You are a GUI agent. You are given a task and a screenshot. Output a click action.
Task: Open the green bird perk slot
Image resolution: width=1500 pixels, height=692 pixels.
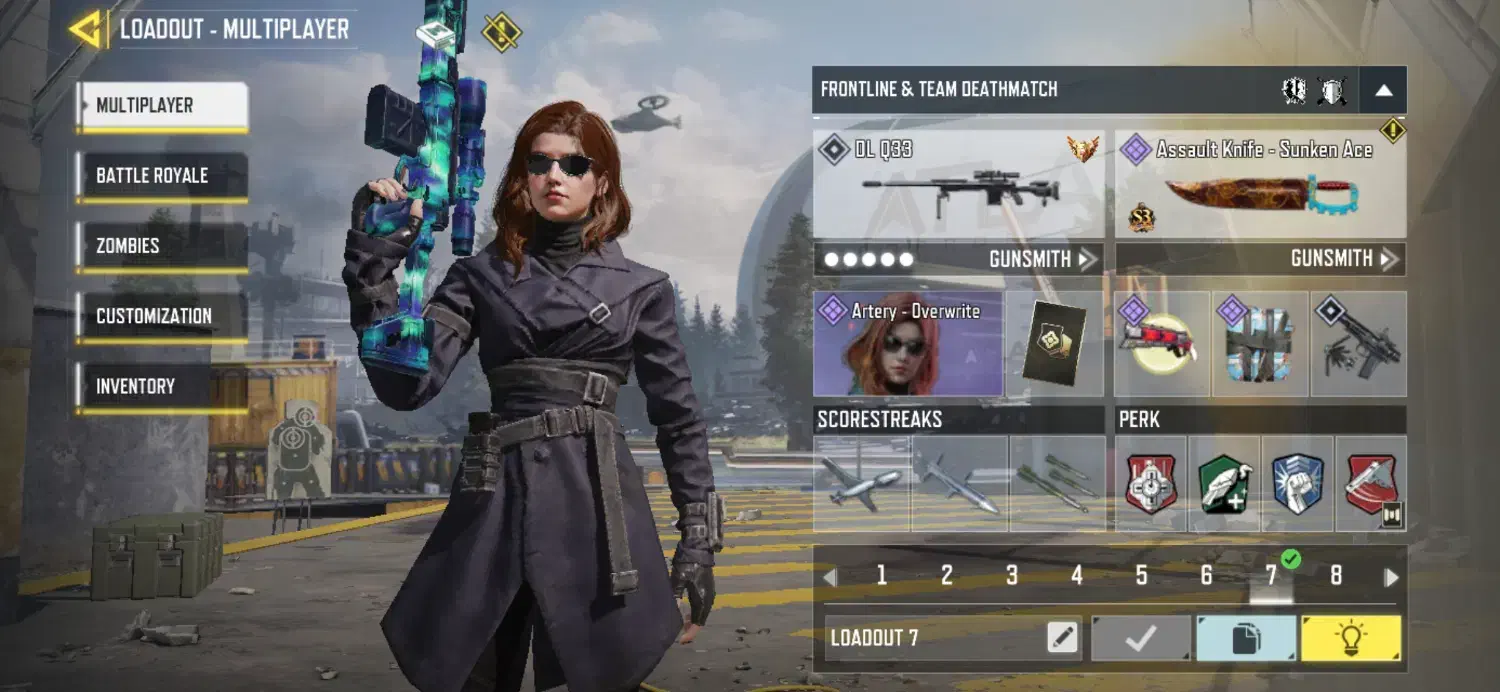coord(1224,484)
